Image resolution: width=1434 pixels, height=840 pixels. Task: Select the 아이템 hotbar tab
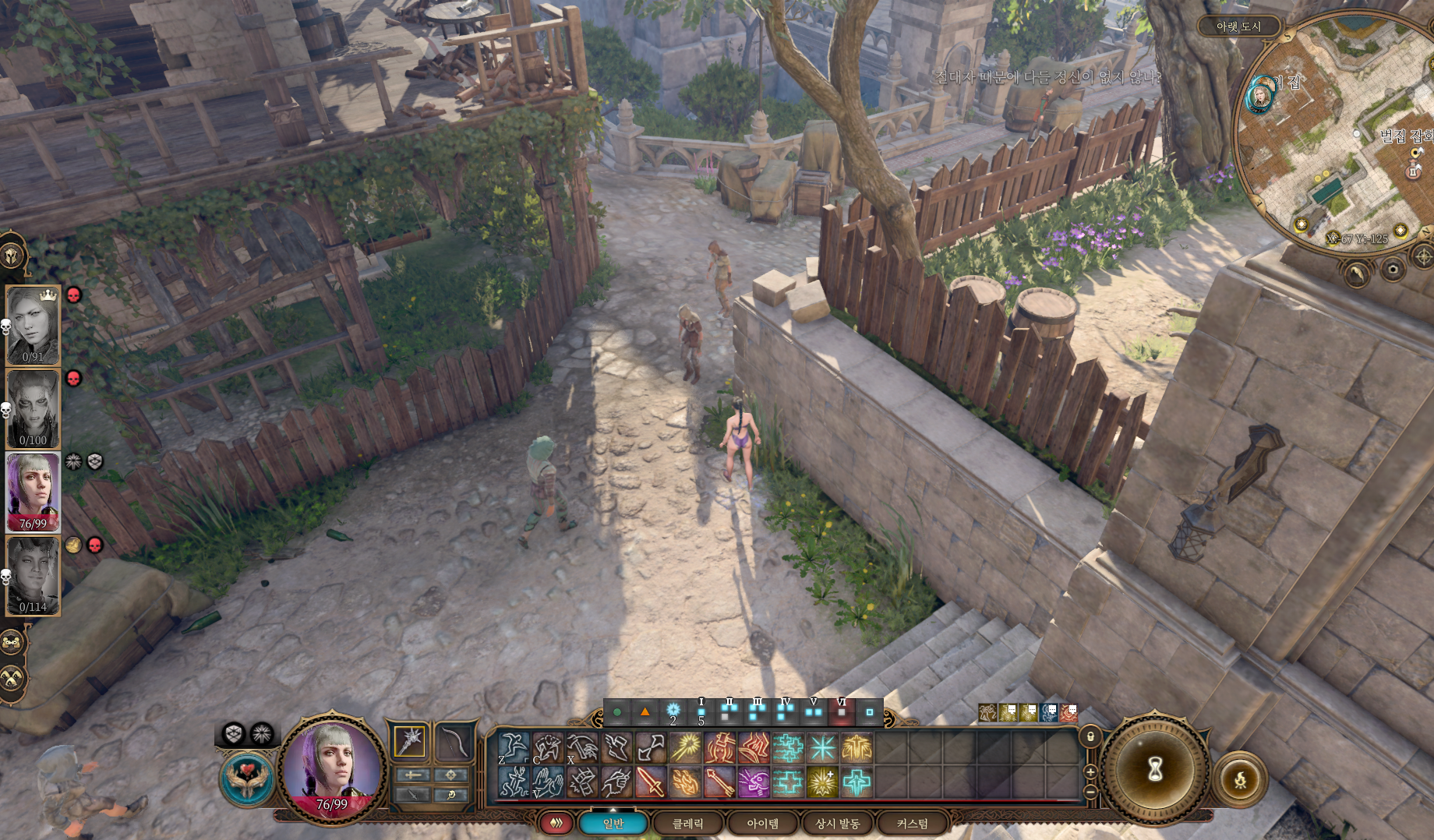(x=762, y=824)
